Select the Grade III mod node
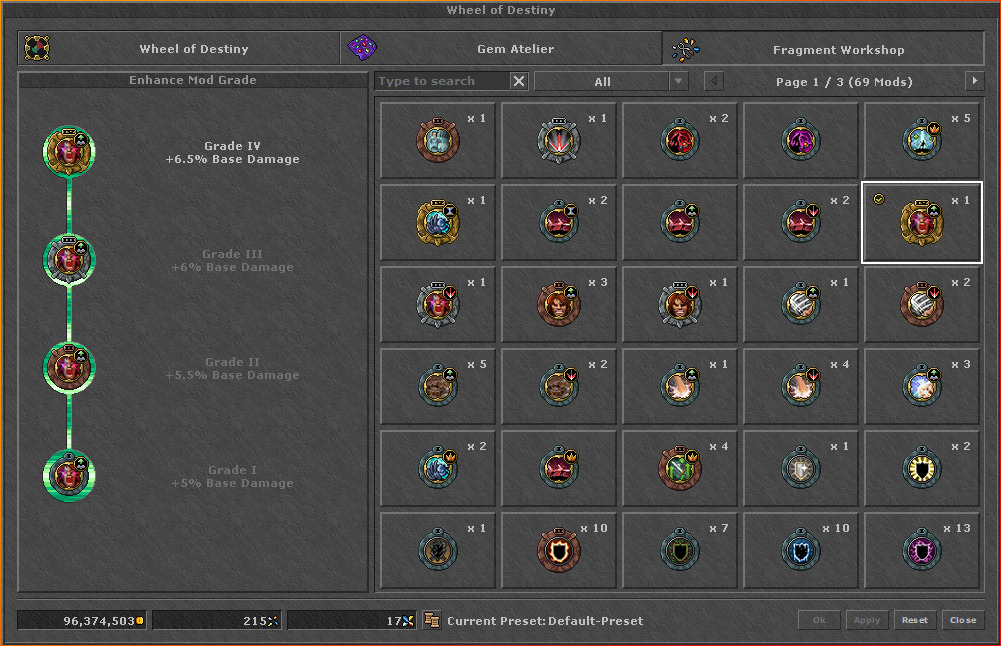This screenshot has height=646, width=1001. point(69,260)
